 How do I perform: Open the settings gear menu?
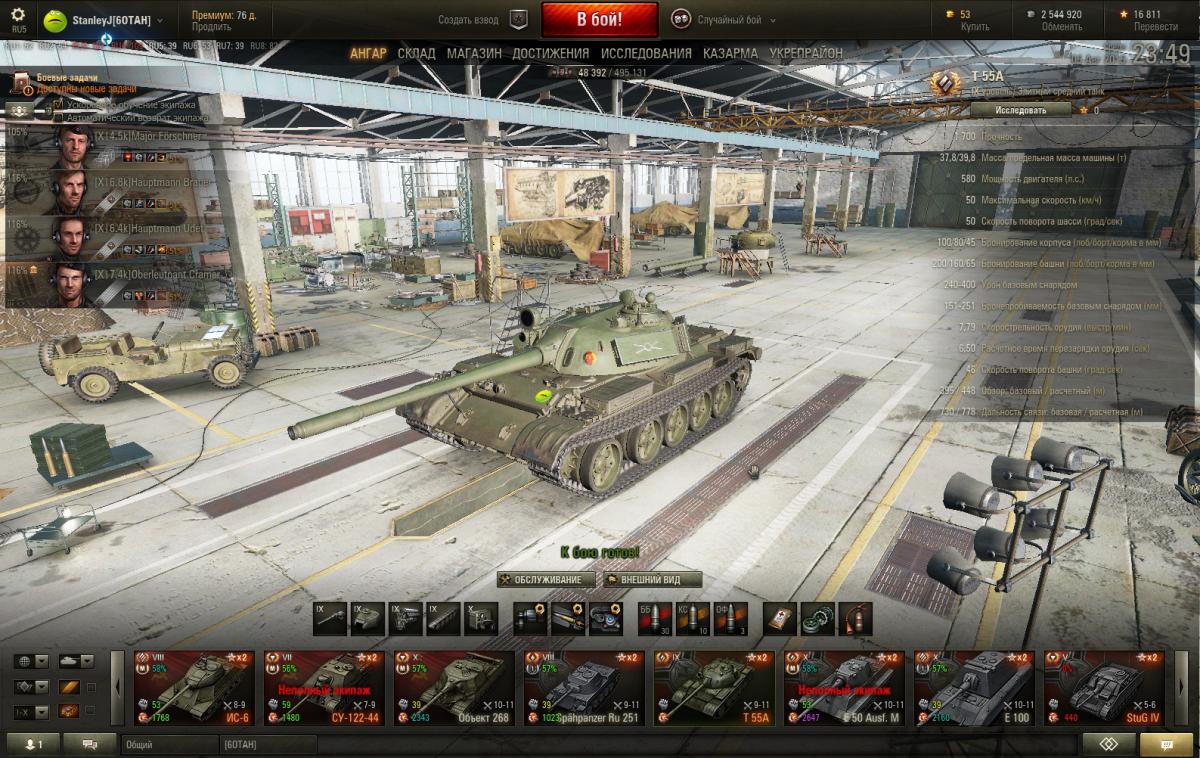click(18, 15)
